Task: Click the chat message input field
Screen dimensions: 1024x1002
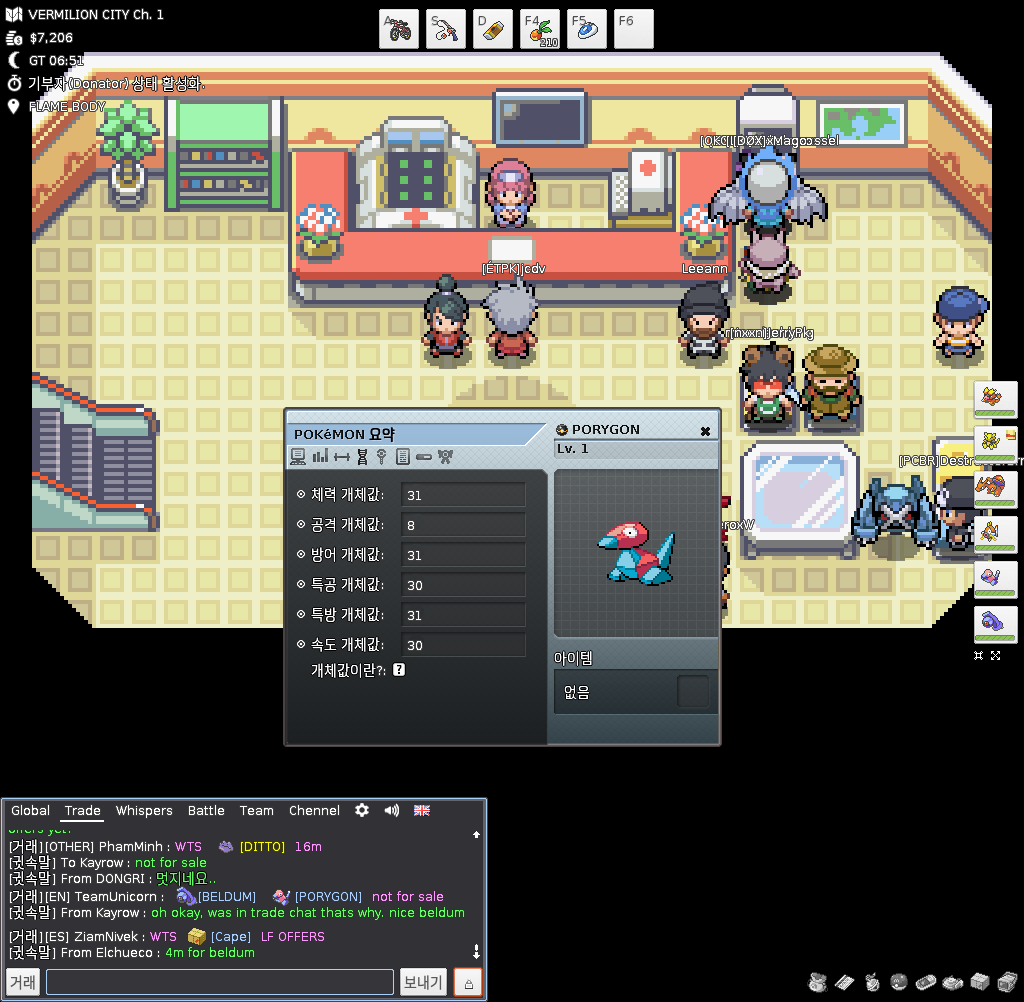Action: pos(220,982)
